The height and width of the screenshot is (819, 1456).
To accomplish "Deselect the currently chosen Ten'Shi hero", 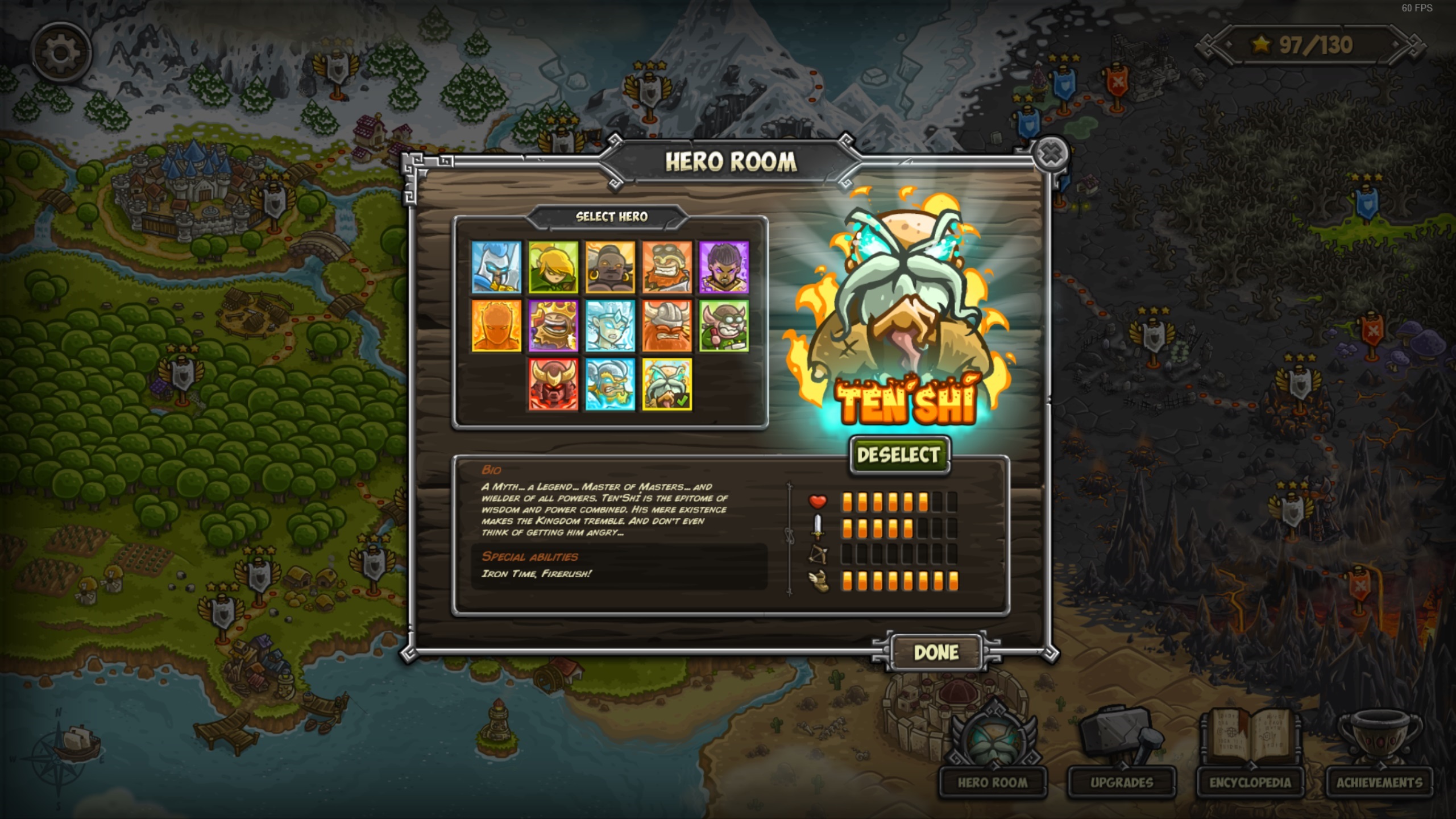I will click(899, 454).
